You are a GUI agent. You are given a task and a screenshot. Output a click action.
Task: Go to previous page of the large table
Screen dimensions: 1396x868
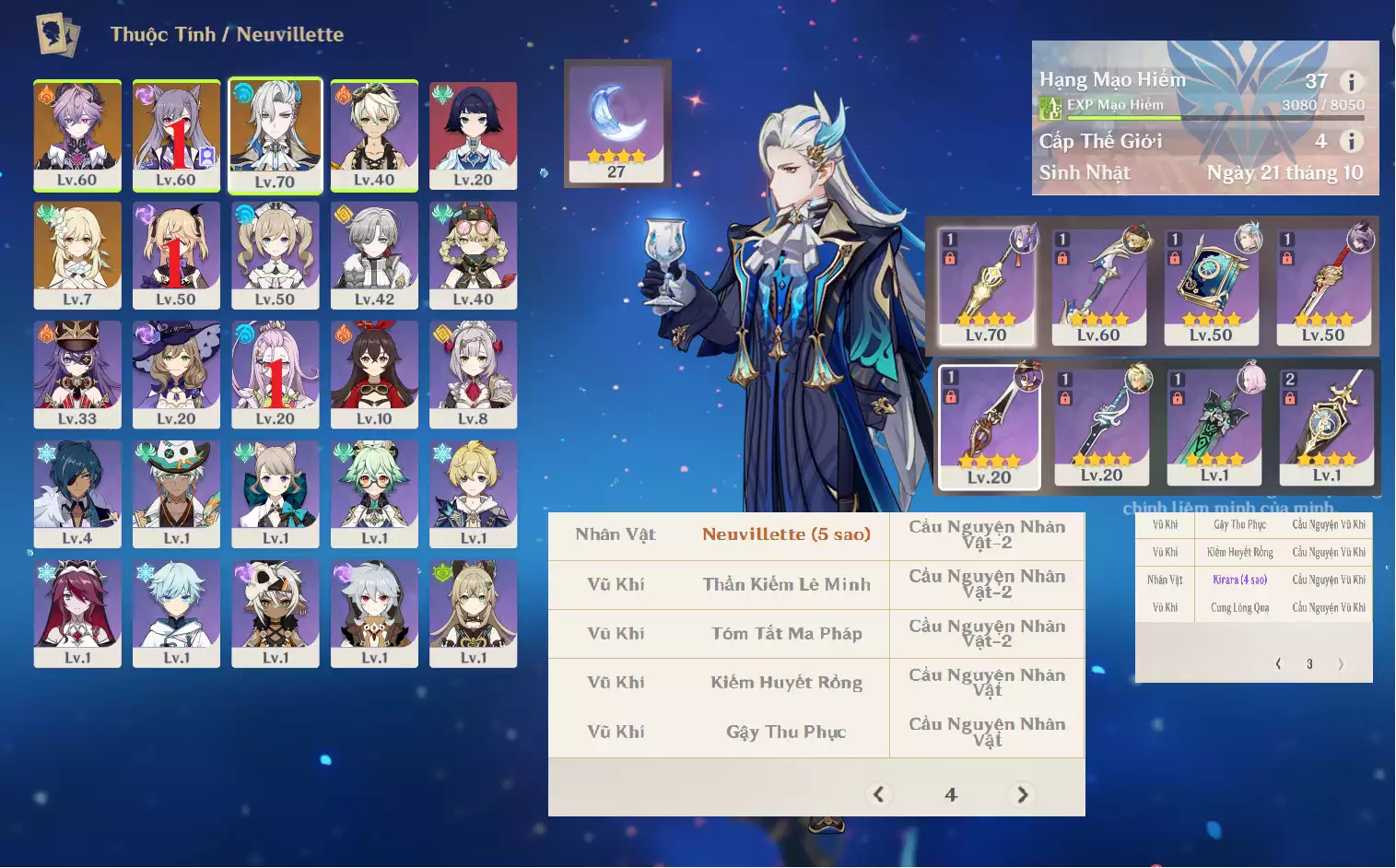[x=879, y=794]
